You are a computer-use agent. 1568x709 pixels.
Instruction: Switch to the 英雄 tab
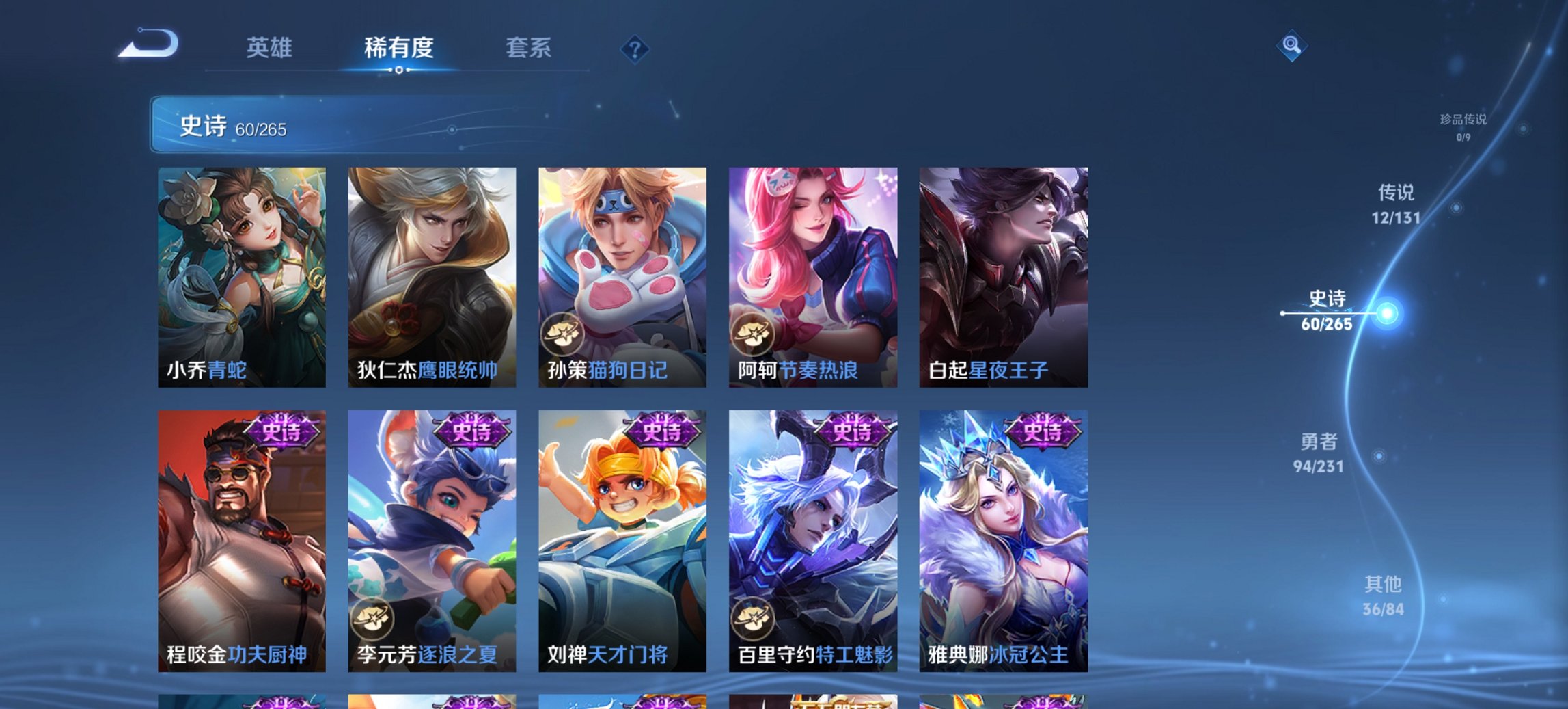(x=271, y=48)
